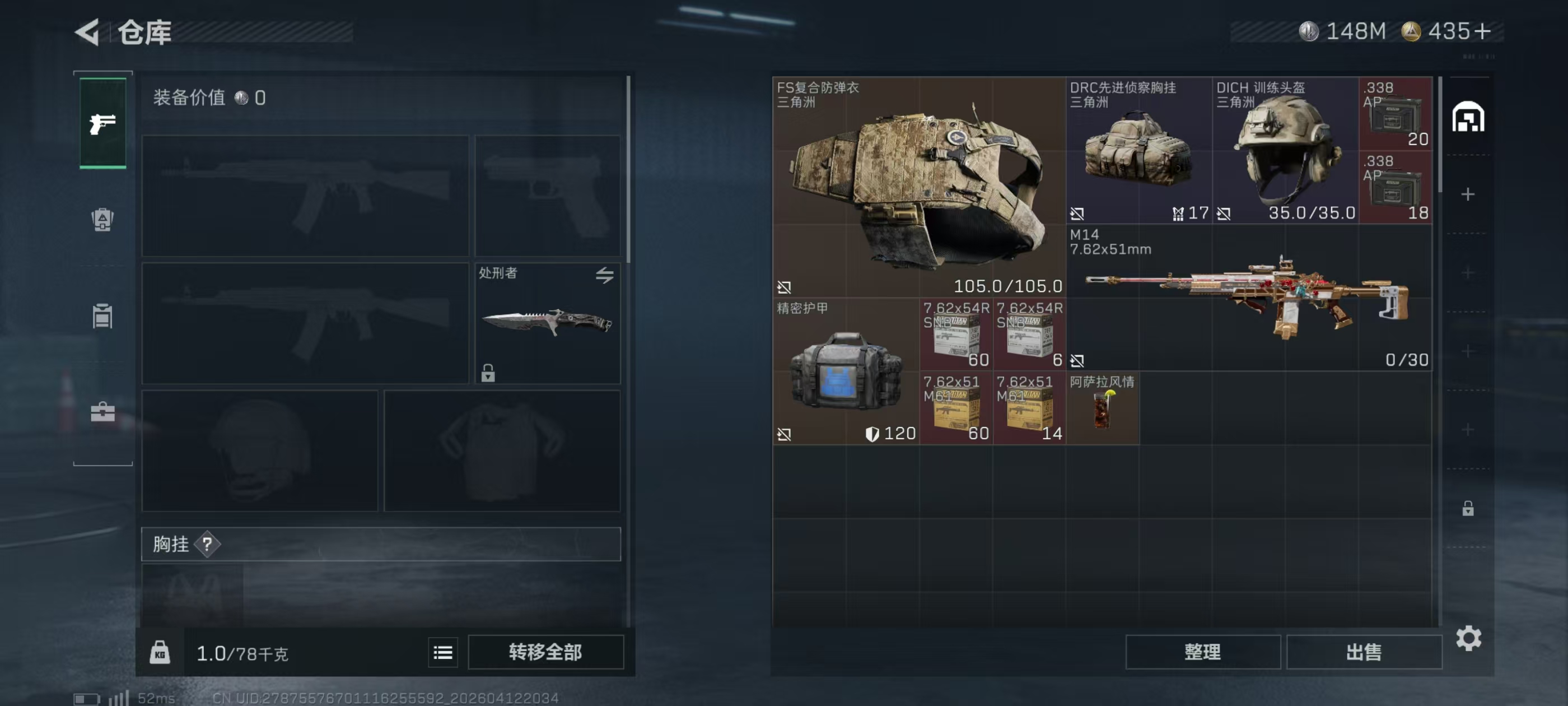Choose the 7.62x51 M61 stack of 14
Screen dimensions: 1568x706
1029,408
